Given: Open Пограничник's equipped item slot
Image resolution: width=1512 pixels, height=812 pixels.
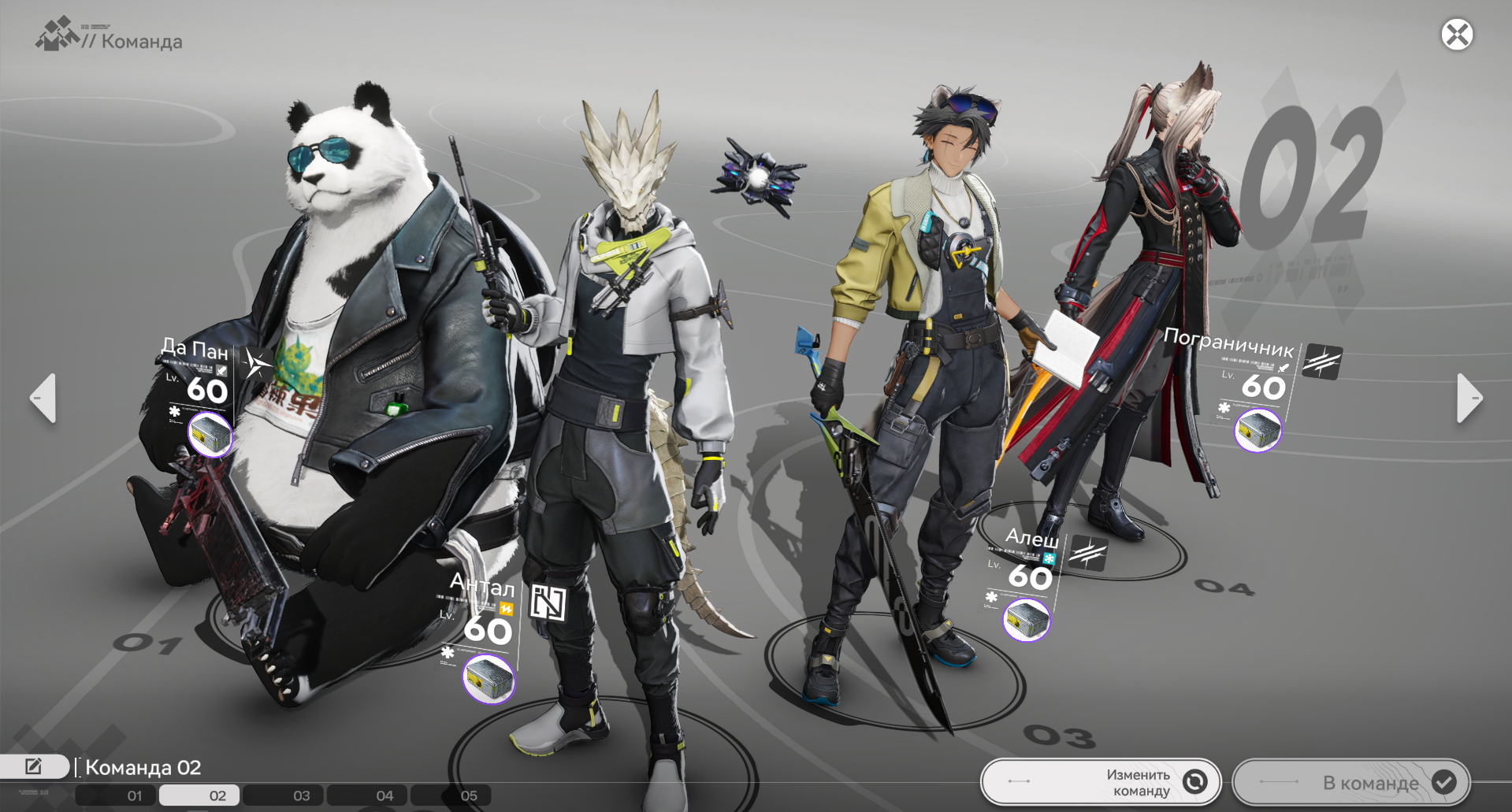Looking at the screenshot, I should point(1258,430).
